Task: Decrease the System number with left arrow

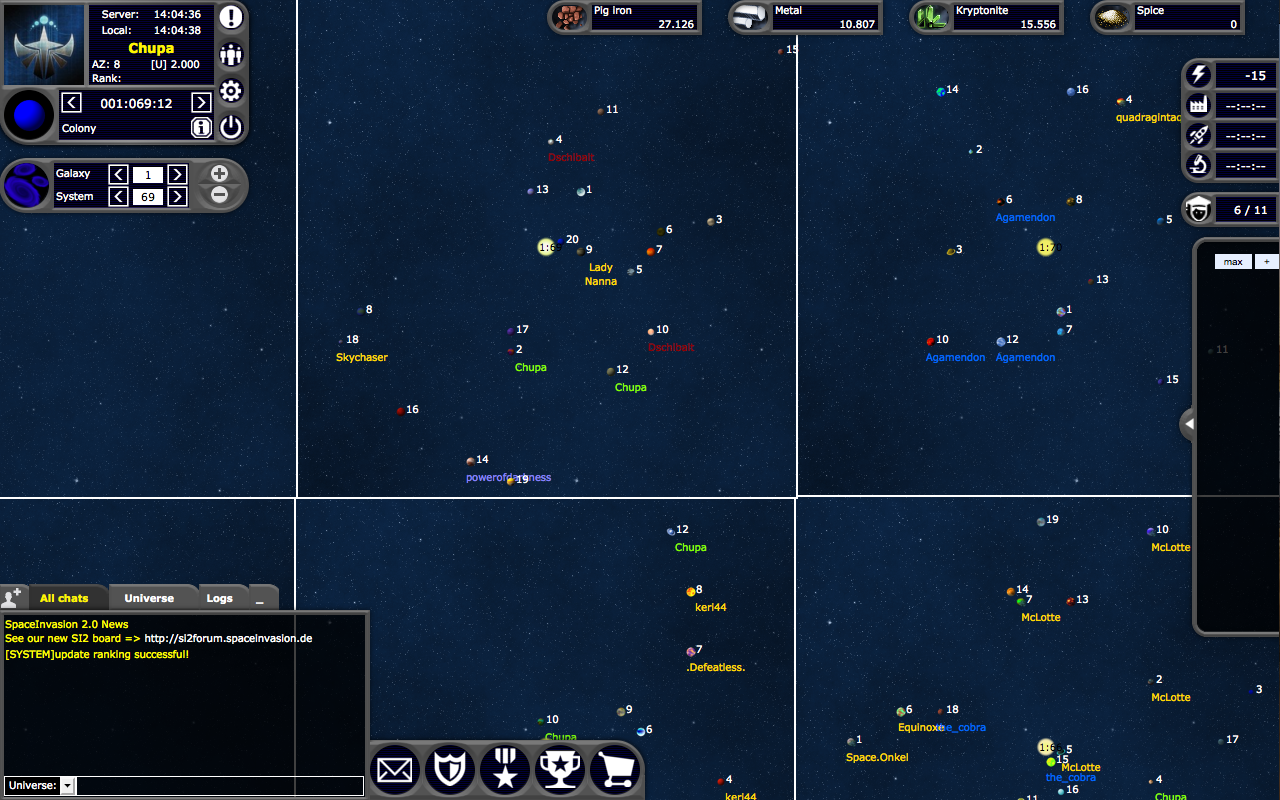Action: point(118,196)
